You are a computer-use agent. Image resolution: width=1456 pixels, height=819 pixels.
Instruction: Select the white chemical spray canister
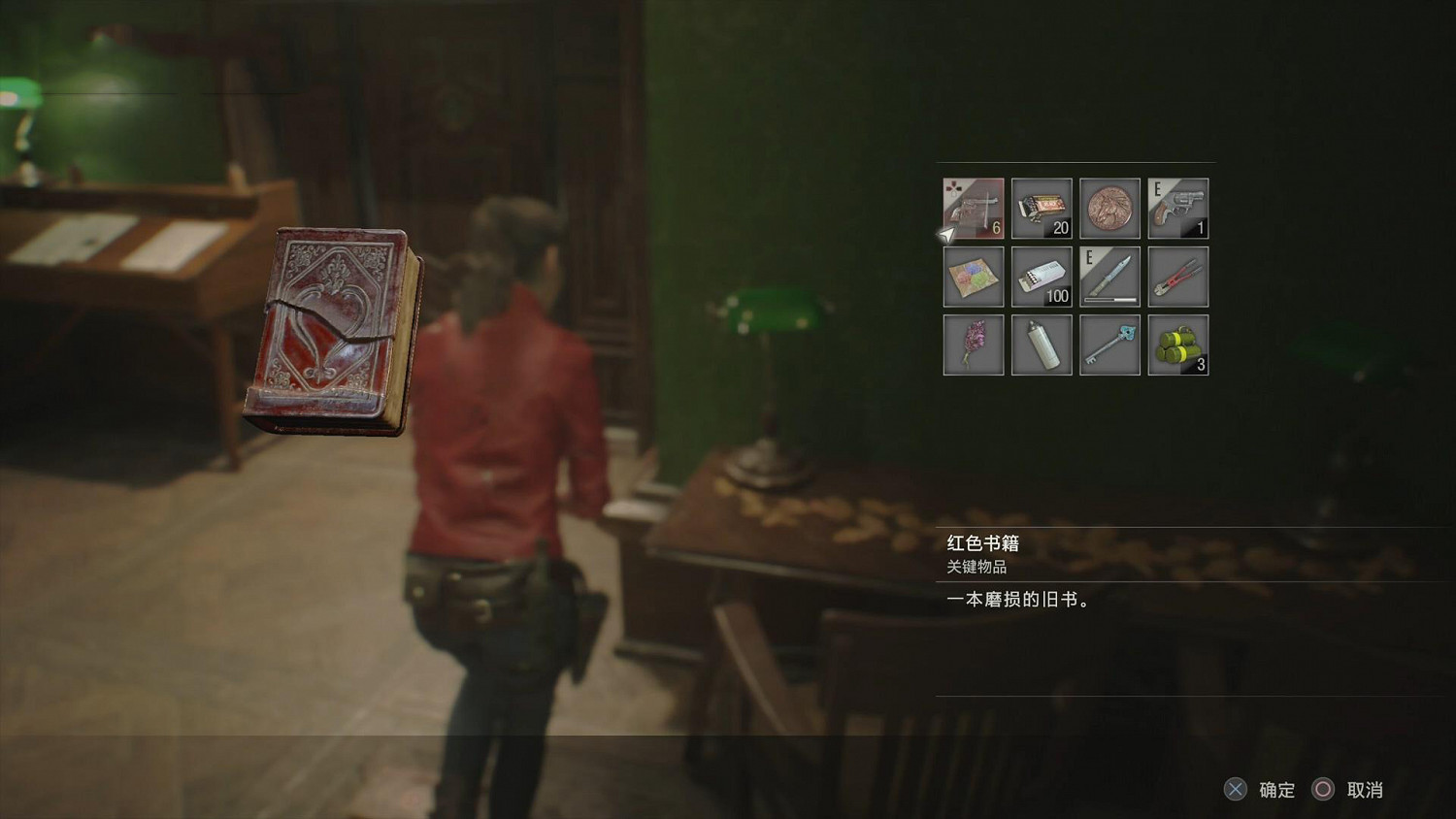coord(1042,344)
